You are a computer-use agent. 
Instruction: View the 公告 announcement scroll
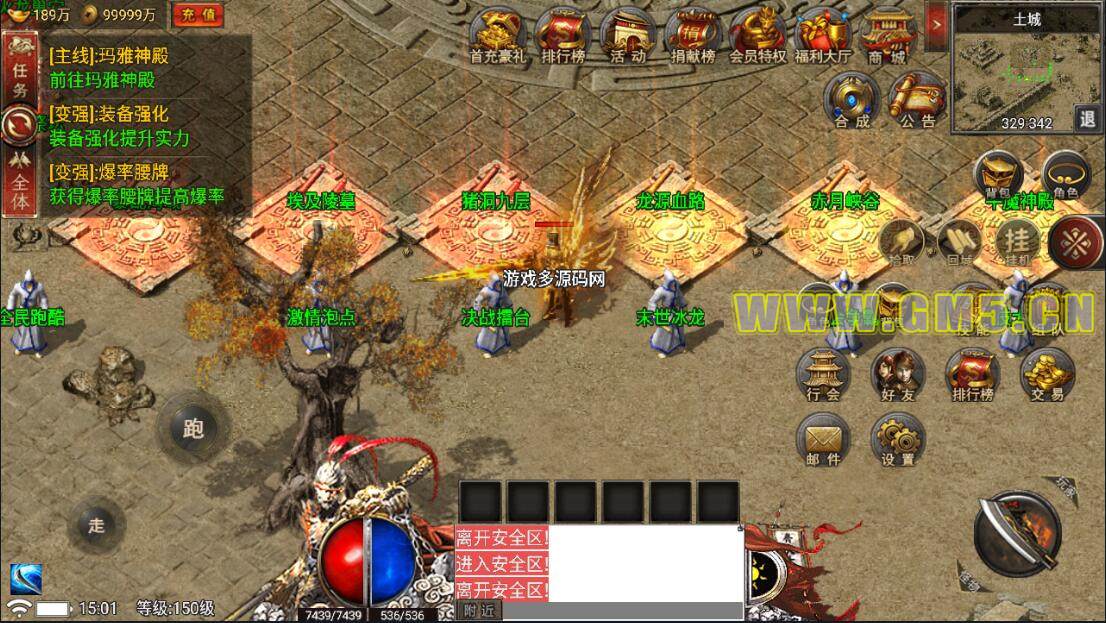[916, 99]
